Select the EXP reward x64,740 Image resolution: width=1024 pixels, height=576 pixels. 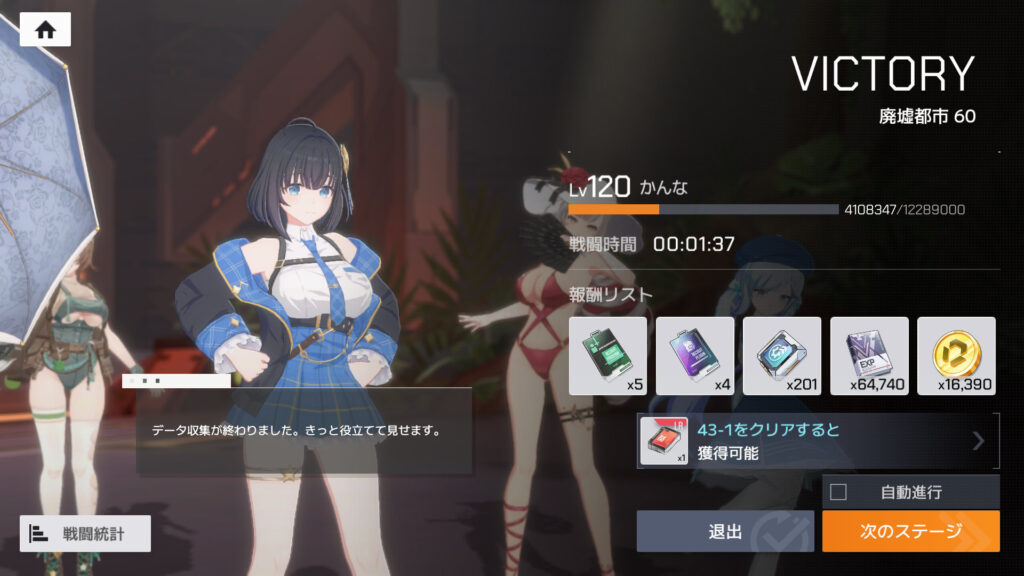(869, 356)
